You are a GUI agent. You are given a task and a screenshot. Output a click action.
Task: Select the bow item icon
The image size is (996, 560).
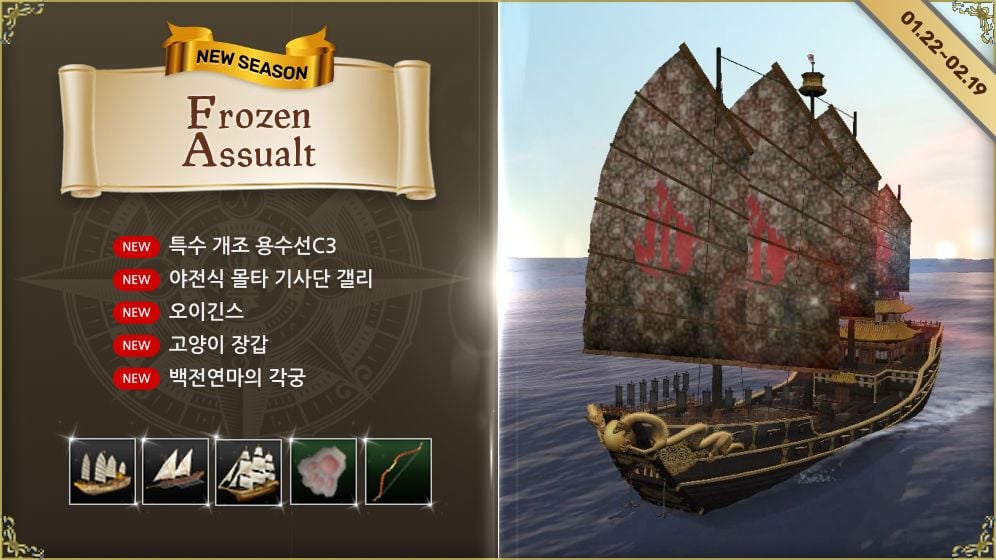tap(397, 471)
